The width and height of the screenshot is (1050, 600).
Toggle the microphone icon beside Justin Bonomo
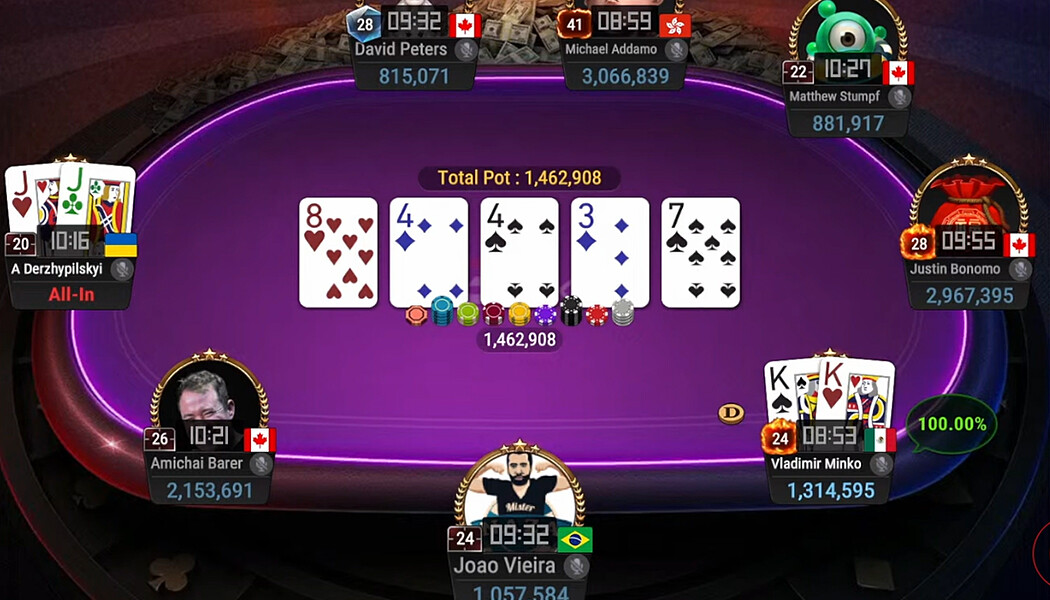point(1020,269)
